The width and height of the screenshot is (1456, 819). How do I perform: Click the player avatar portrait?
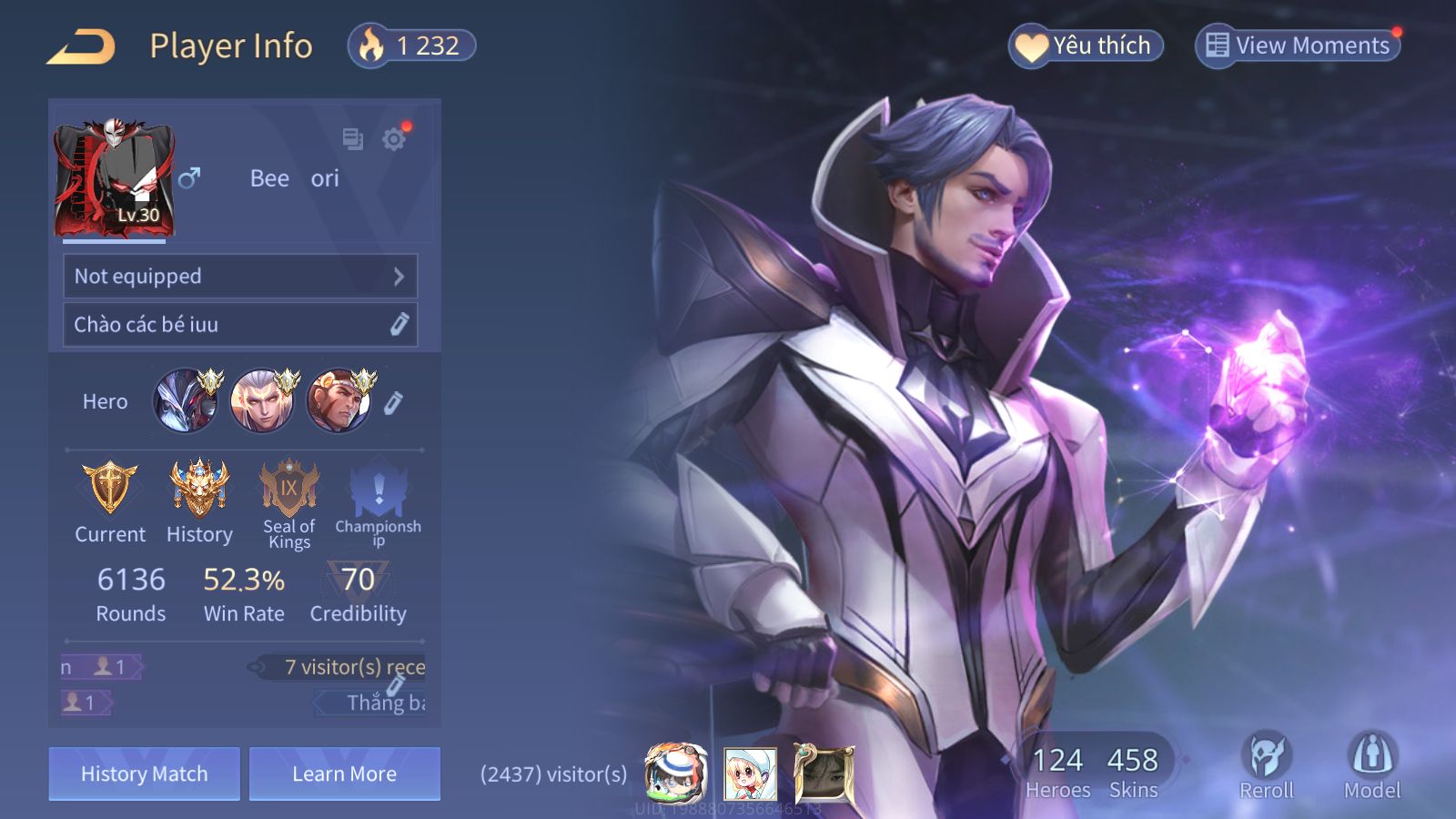115,178
